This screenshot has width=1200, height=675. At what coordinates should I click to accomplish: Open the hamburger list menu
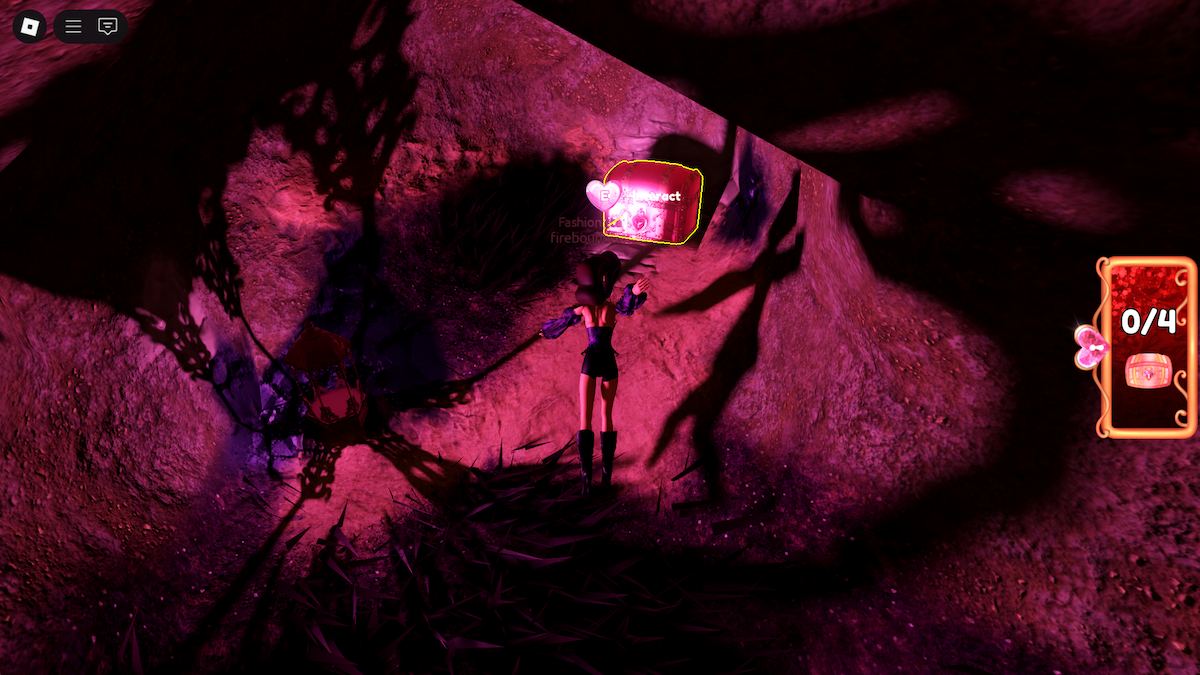[x=74, y=26]
